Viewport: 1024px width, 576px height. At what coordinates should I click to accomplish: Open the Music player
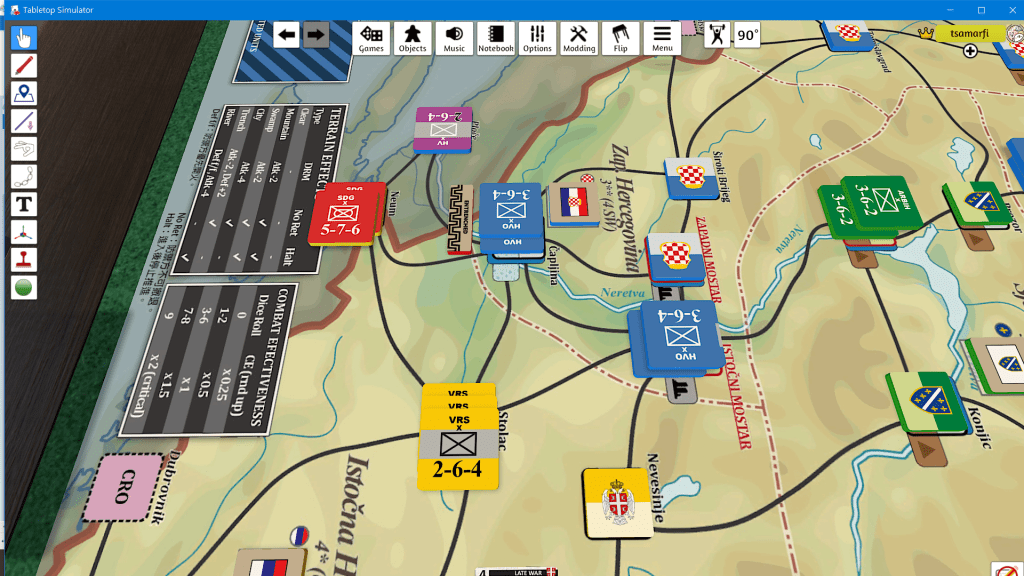coord(454,38)
